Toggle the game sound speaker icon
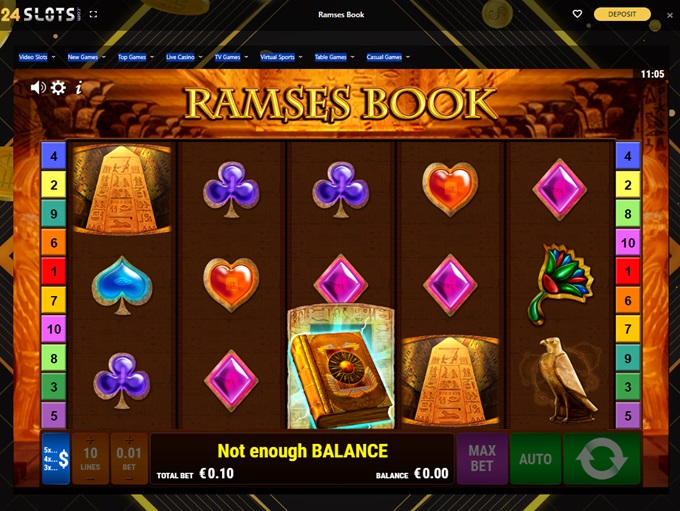 click(38, 88)
